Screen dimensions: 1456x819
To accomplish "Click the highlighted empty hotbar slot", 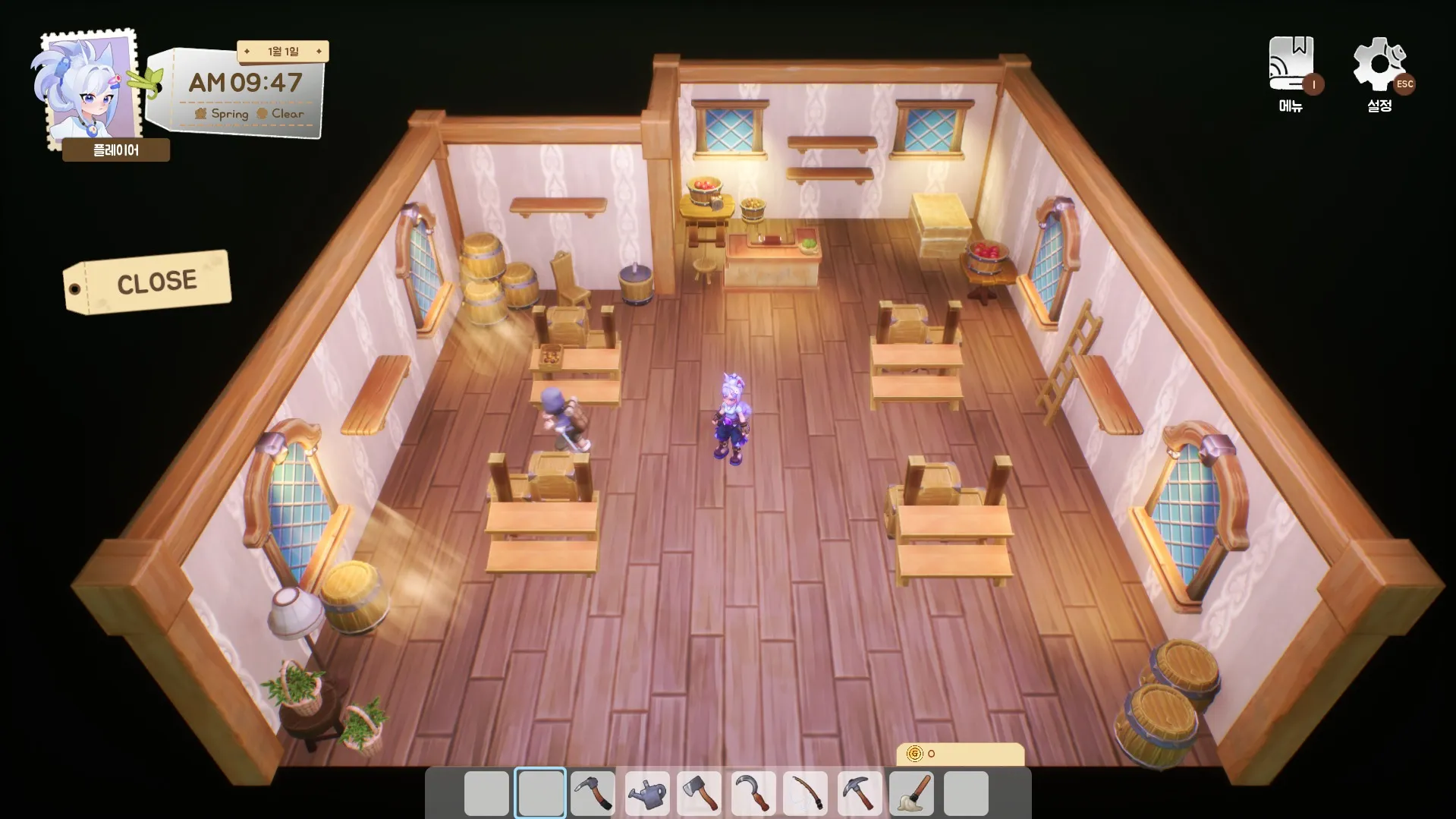I will (539, 793).
